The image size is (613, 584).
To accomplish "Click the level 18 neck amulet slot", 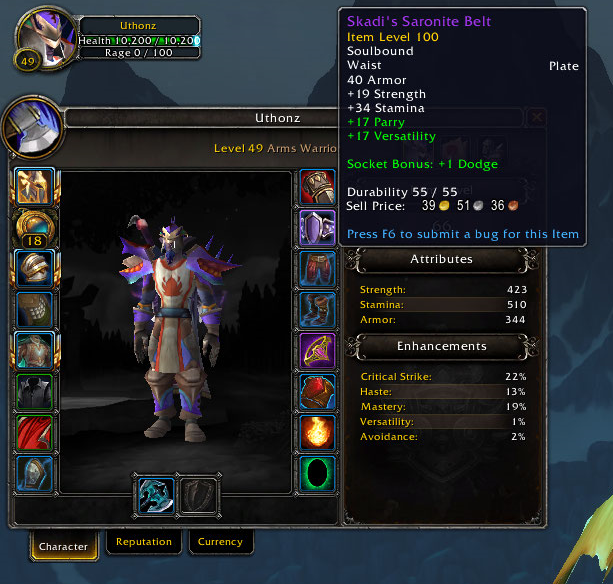I will 33,229.
